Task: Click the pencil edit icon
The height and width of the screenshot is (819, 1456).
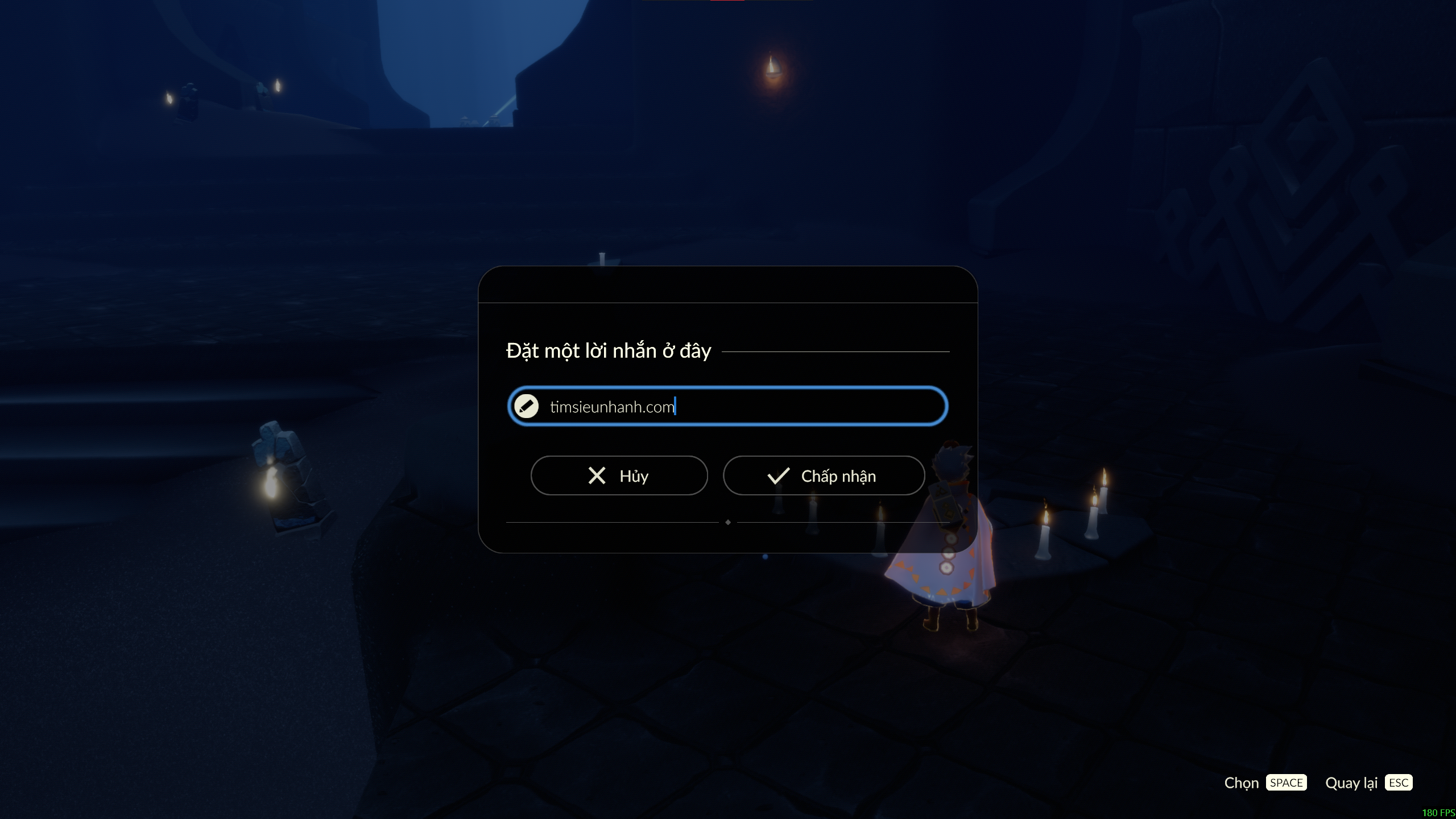Action: click(526, 406)
